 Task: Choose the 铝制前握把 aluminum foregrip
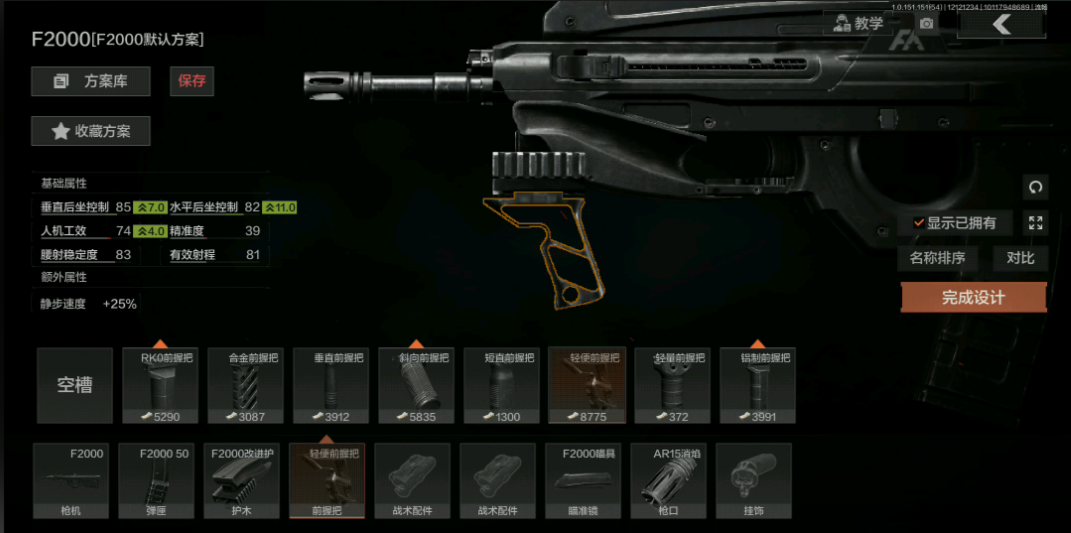(757, 386)
